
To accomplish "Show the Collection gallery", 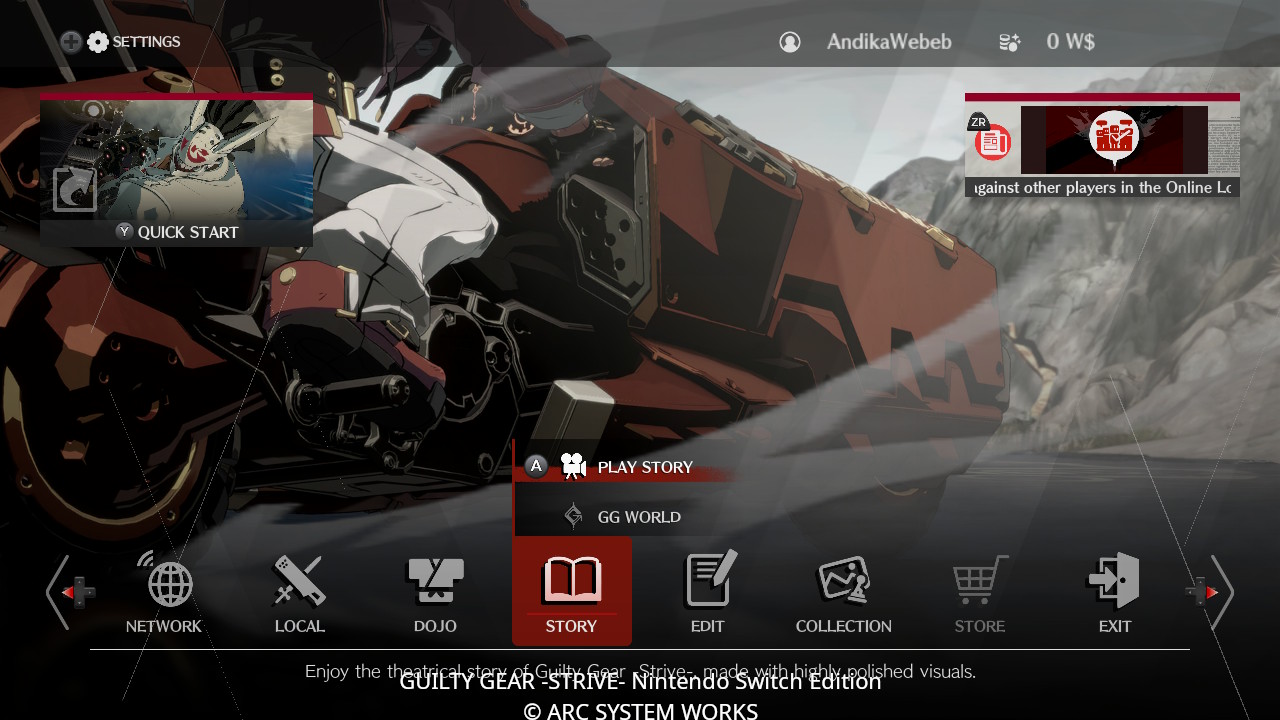I will tap(843, 592).
